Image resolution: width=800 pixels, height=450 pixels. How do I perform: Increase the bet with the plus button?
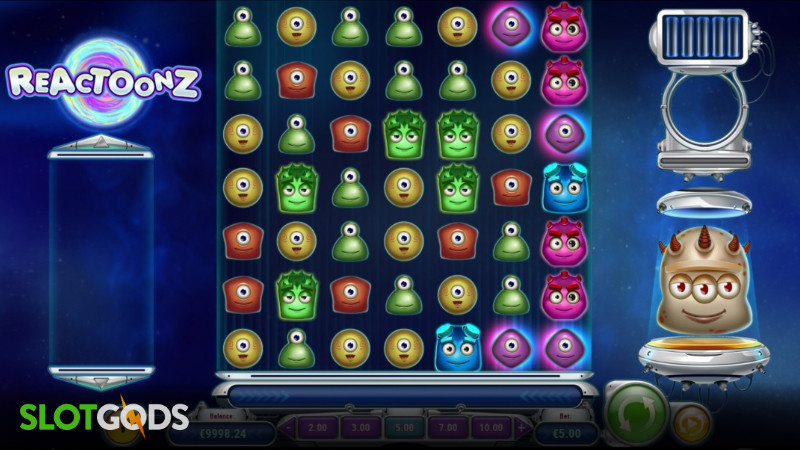click(520, 428)
